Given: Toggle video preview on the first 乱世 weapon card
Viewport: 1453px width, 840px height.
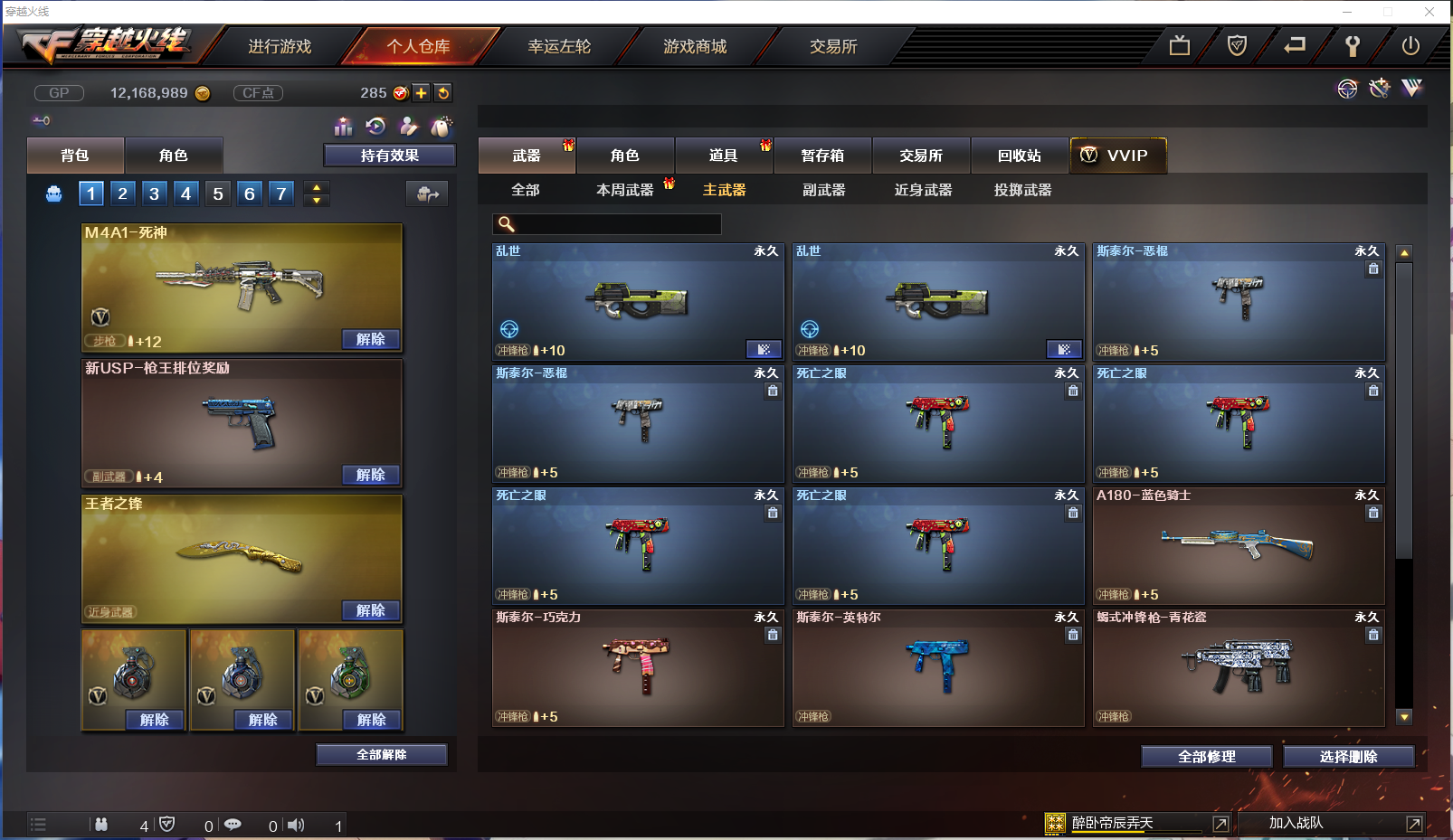Looking at the screenshot, I should point(764,348).
